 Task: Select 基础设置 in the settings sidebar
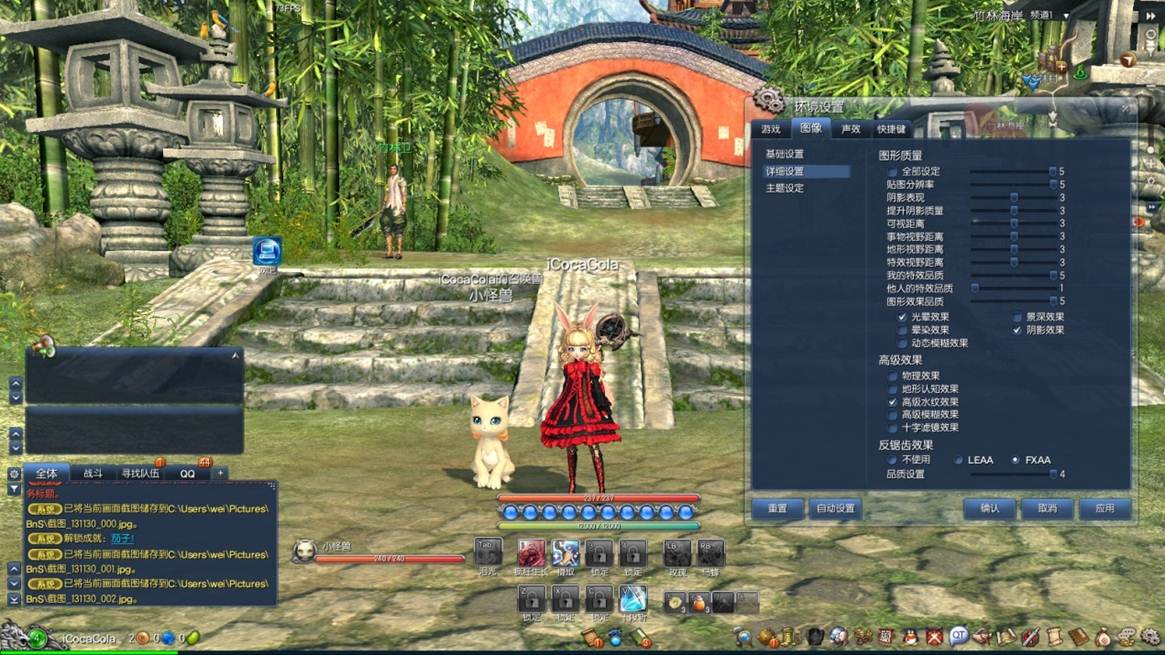[785, 154]
